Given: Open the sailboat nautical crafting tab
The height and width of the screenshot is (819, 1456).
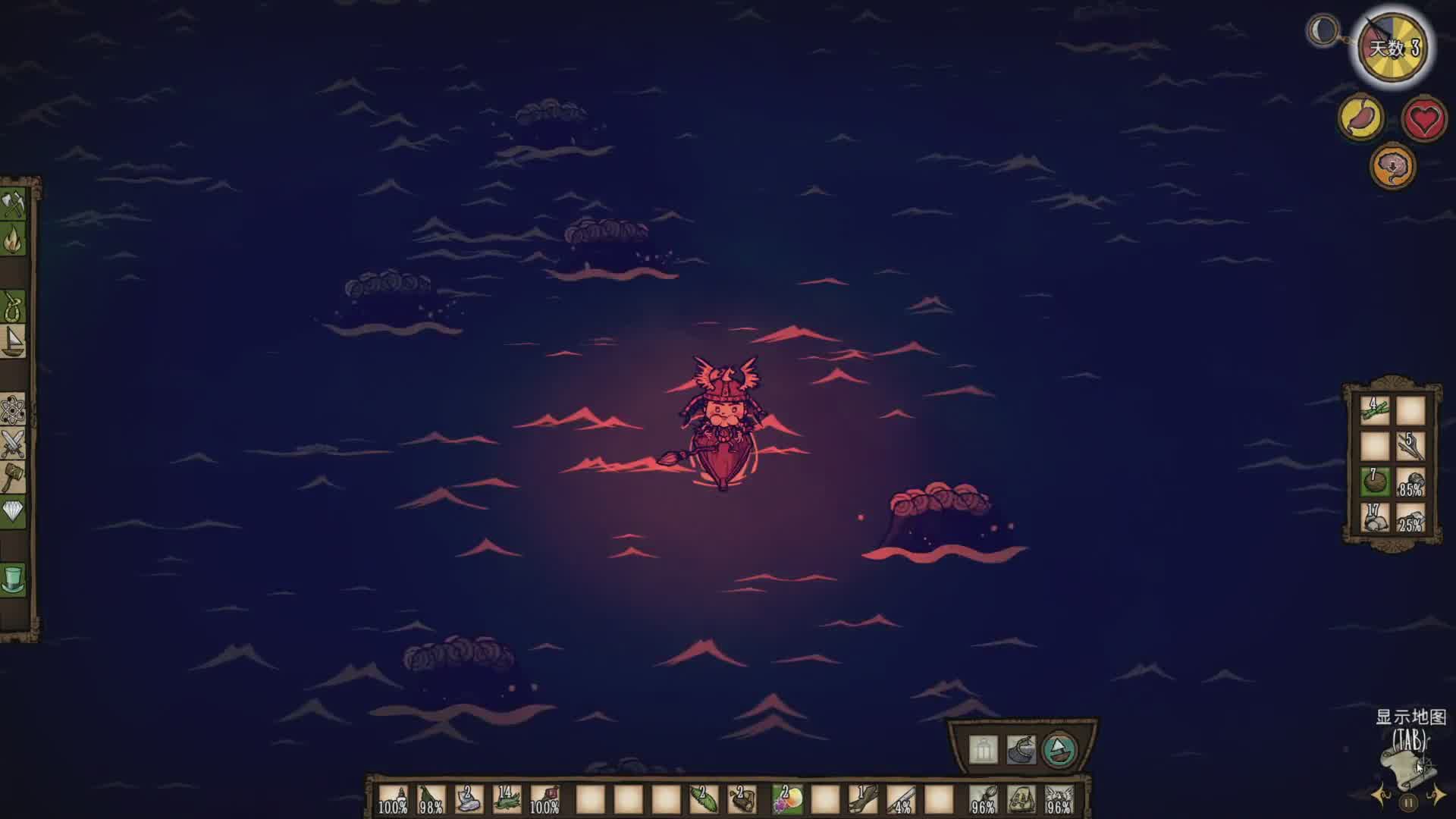Looking at the screenshot, I should pyautogui.click(x=14, y=341).
